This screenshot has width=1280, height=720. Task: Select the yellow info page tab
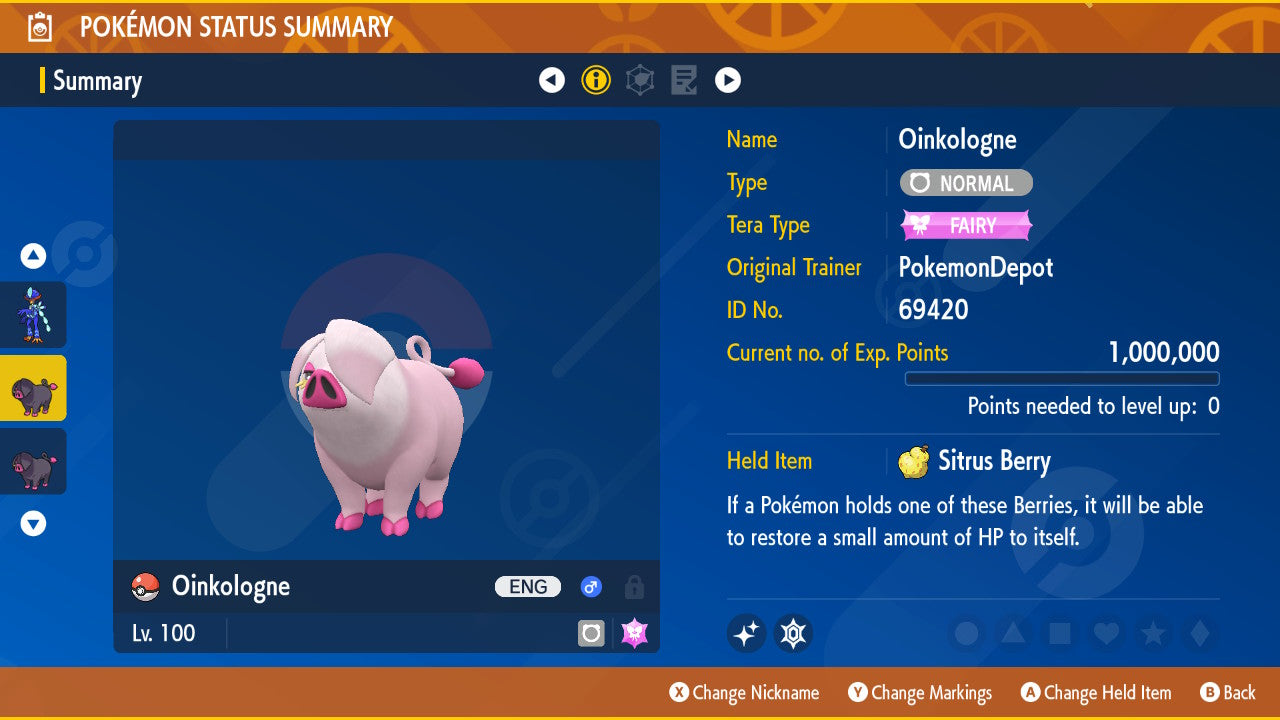pos(596,80)
